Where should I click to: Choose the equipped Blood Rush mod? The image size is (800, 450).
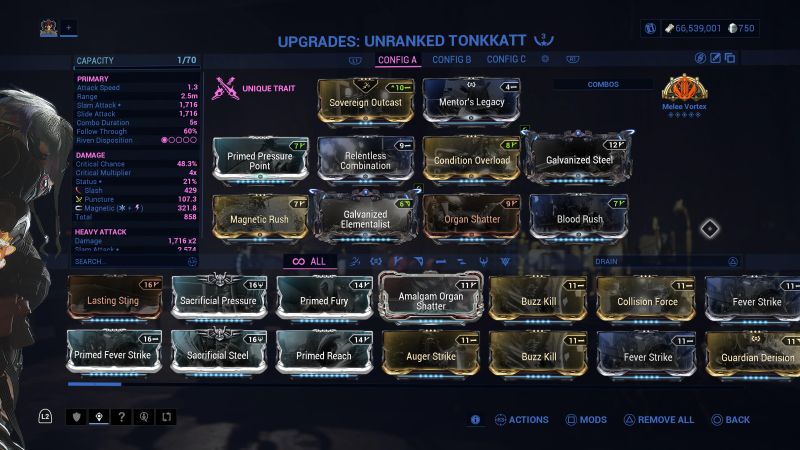coord(579,218)
